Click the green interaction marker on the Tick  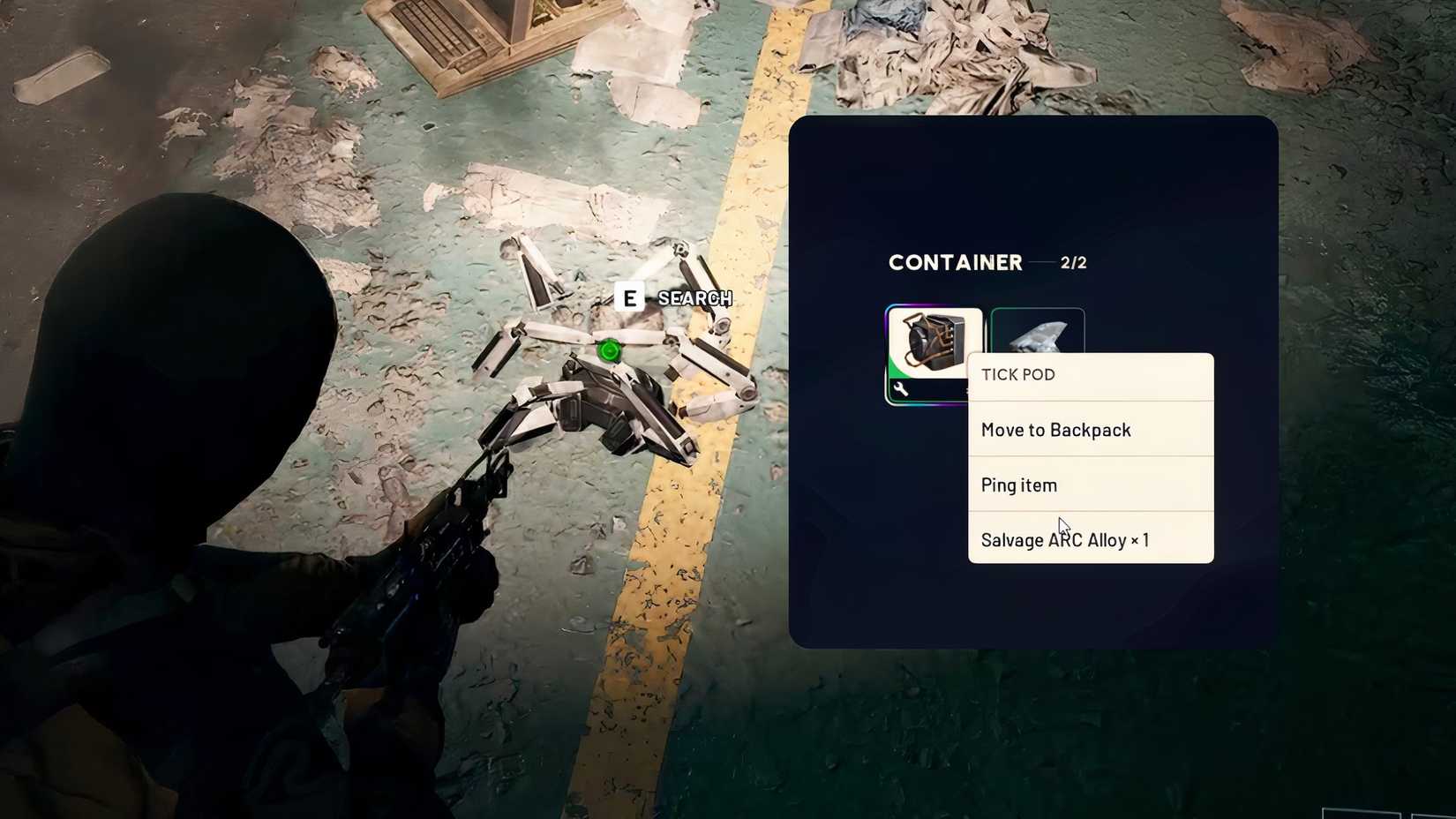coord(608,351)
